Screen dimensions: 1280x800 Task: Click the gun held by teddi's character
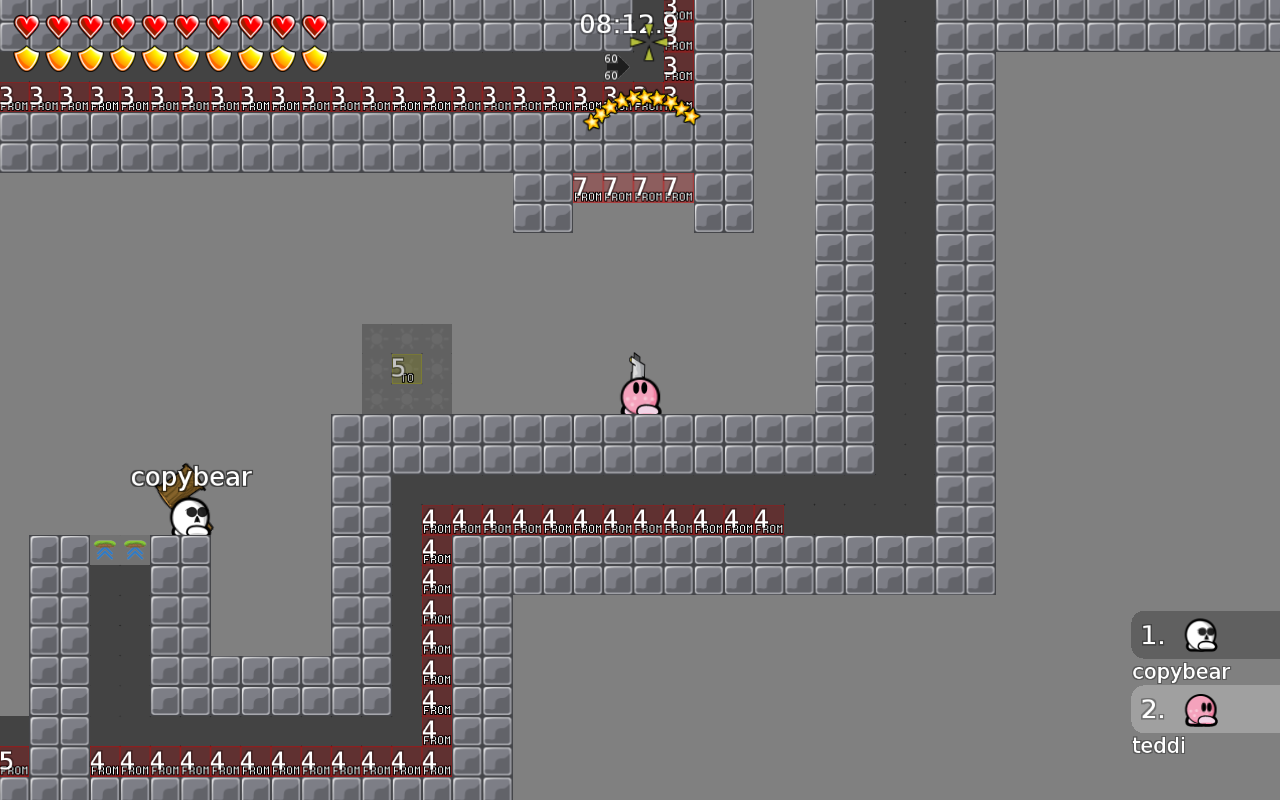636,365
